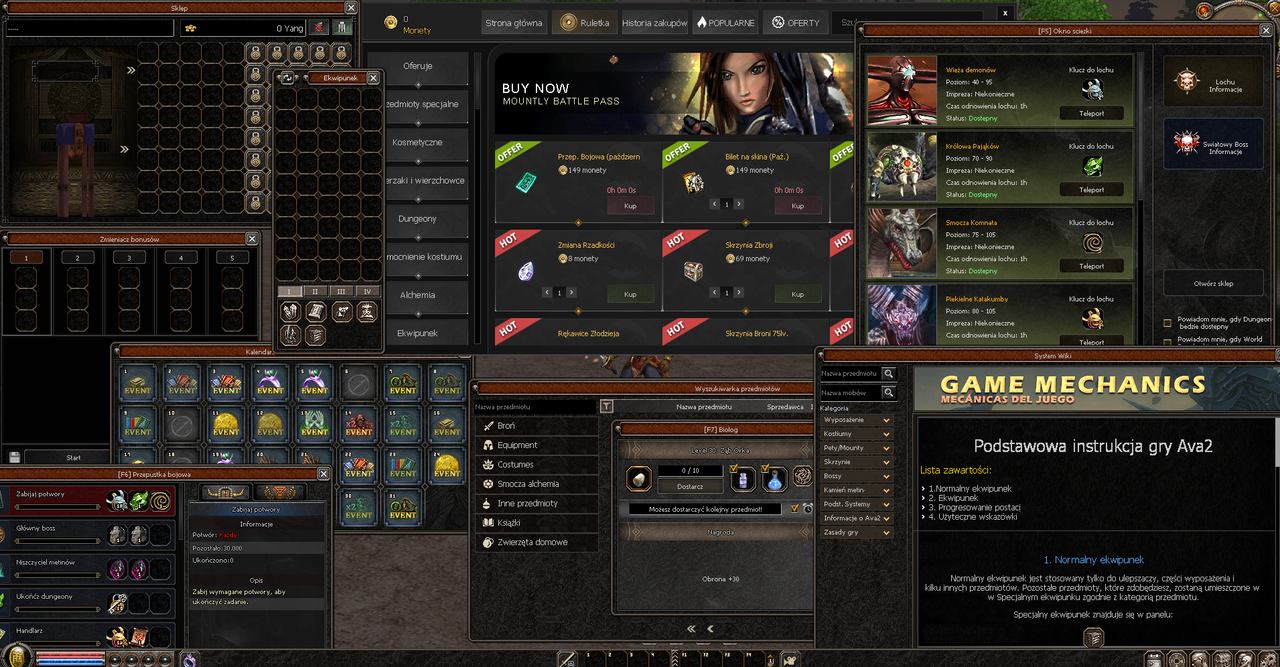The width and height of the screenshot is (1280, 667).
Task: Show Światowy Boss Informacja
Action: click(1212, 144)
